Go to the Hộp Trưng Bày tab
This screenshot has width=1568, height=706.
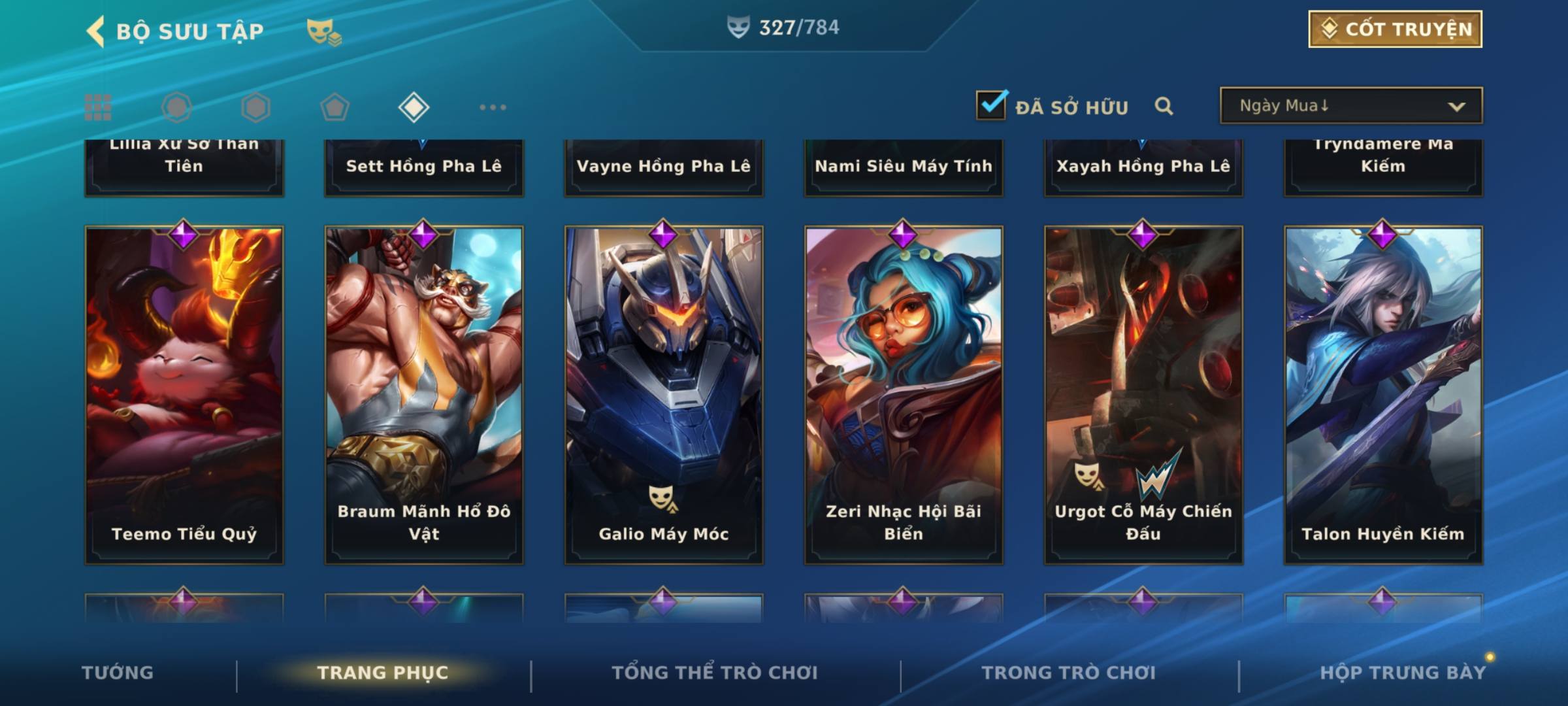coord(1402,673)
